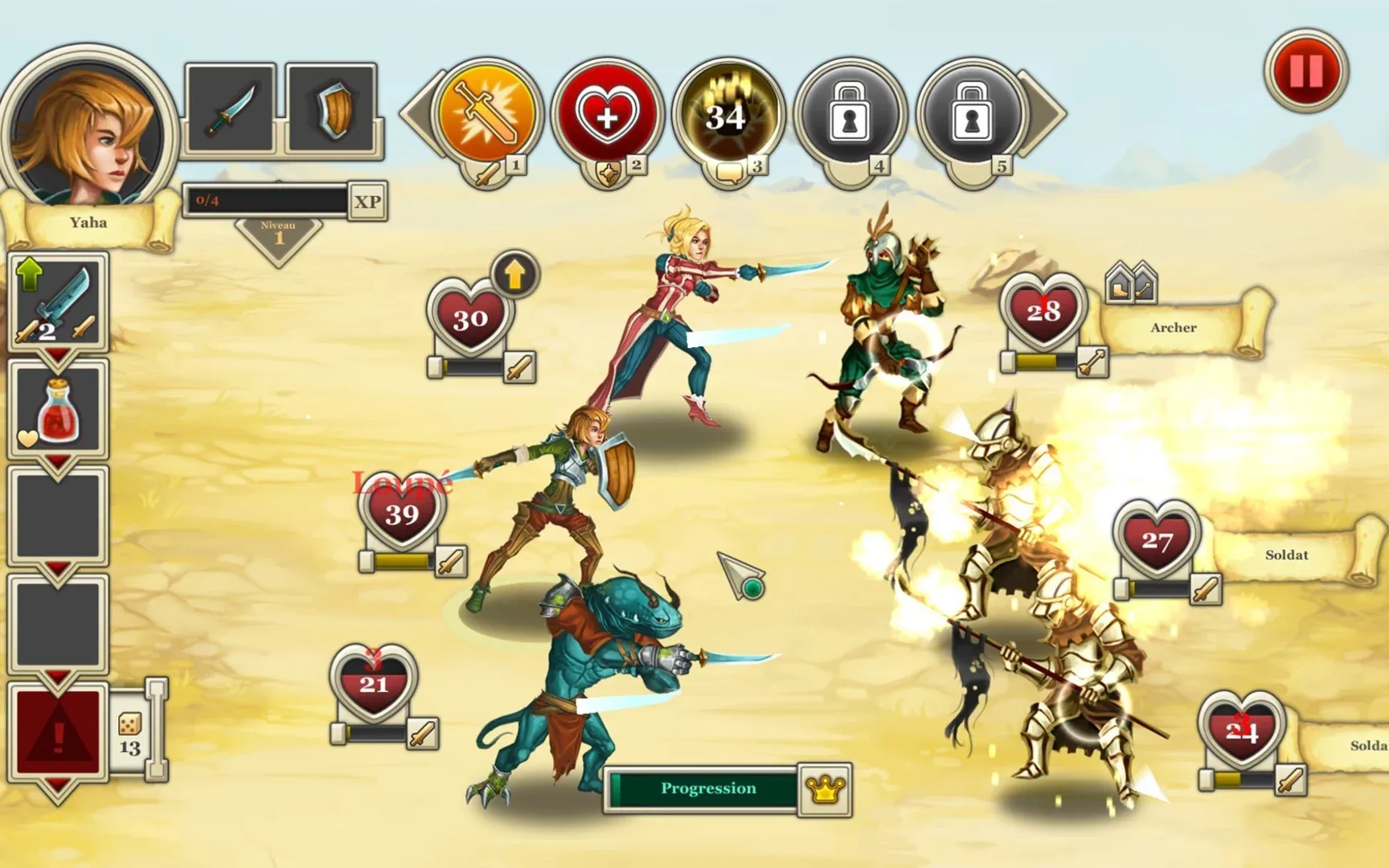The height and width of the screenshot is (868, 1389).
Task: Click the XP label next to the experience bar
Action: click(370, 200)
